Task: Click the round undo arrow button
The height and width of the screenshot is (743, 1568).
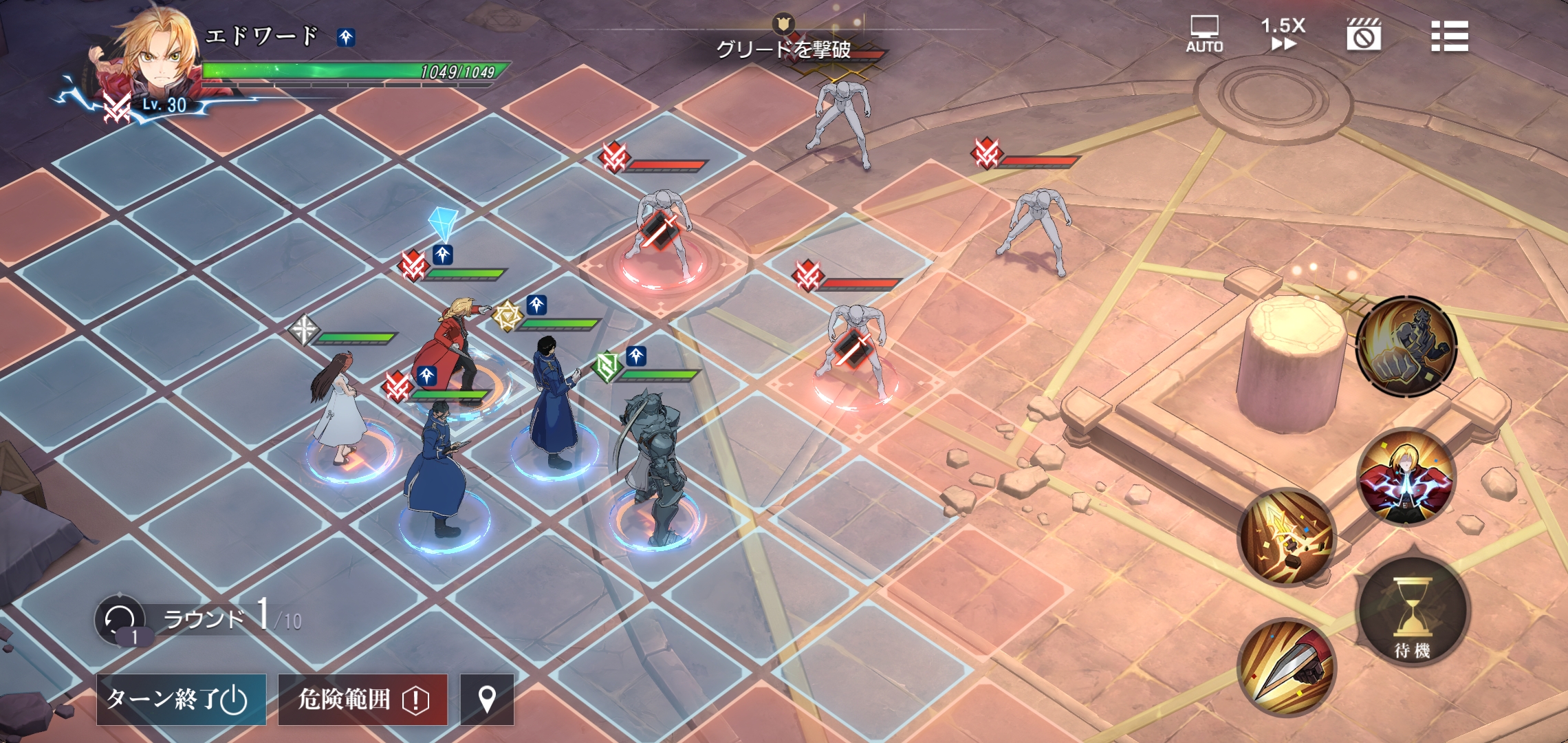Action: [x=120, y=619]
